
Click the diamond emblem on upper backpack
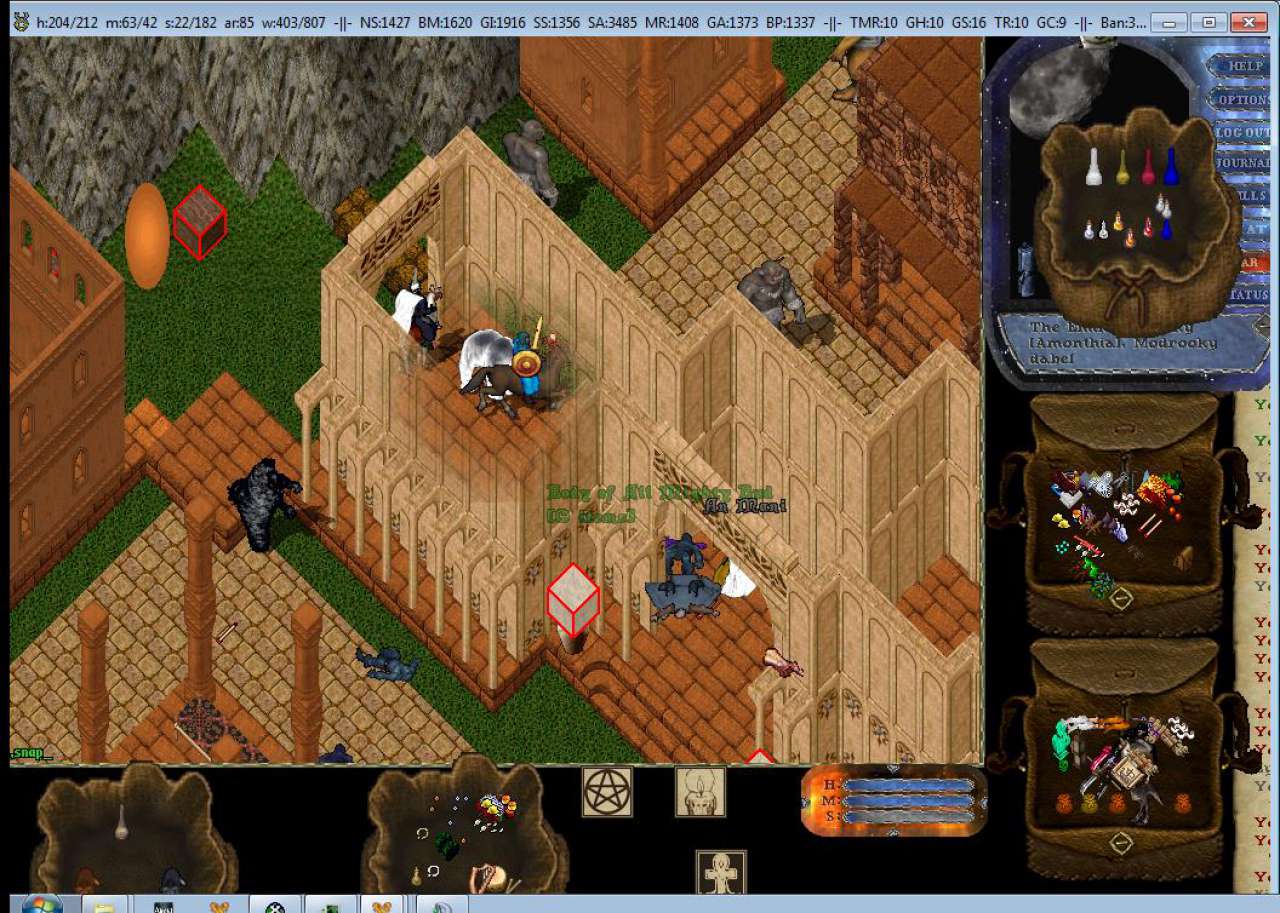pyautogui.click(x=1121, y=598)
